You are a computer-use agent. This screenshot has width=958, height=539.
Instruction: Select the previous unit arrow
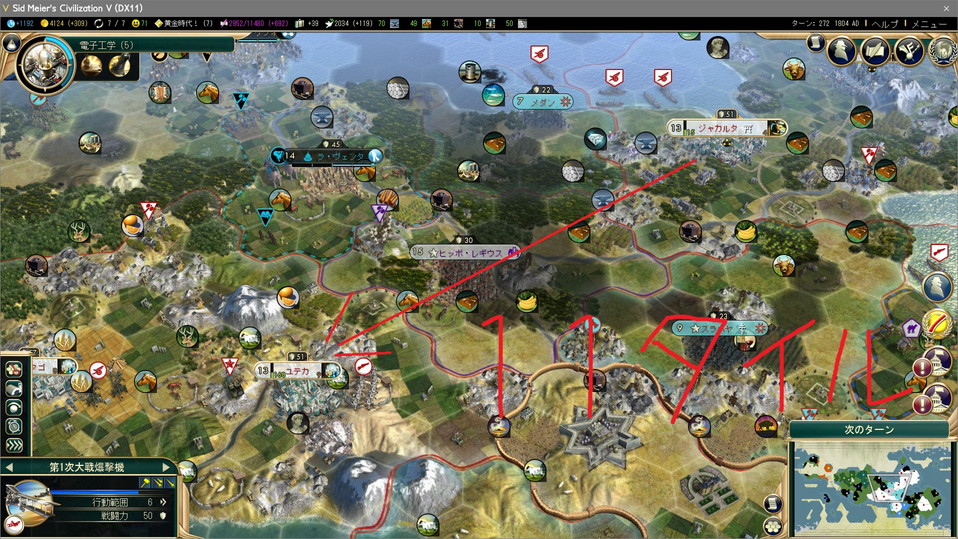pos(9,467)
